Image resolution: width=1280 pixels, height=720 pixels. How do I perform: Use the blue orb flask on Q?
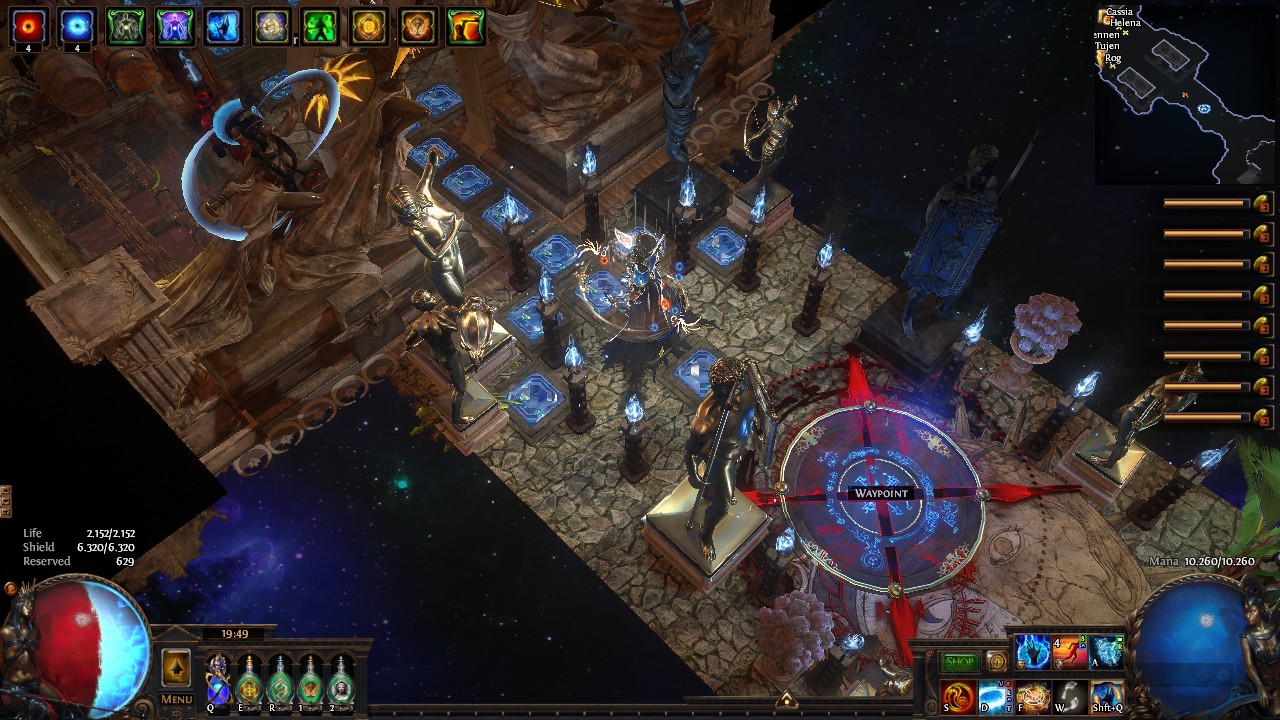pos(218,678)
